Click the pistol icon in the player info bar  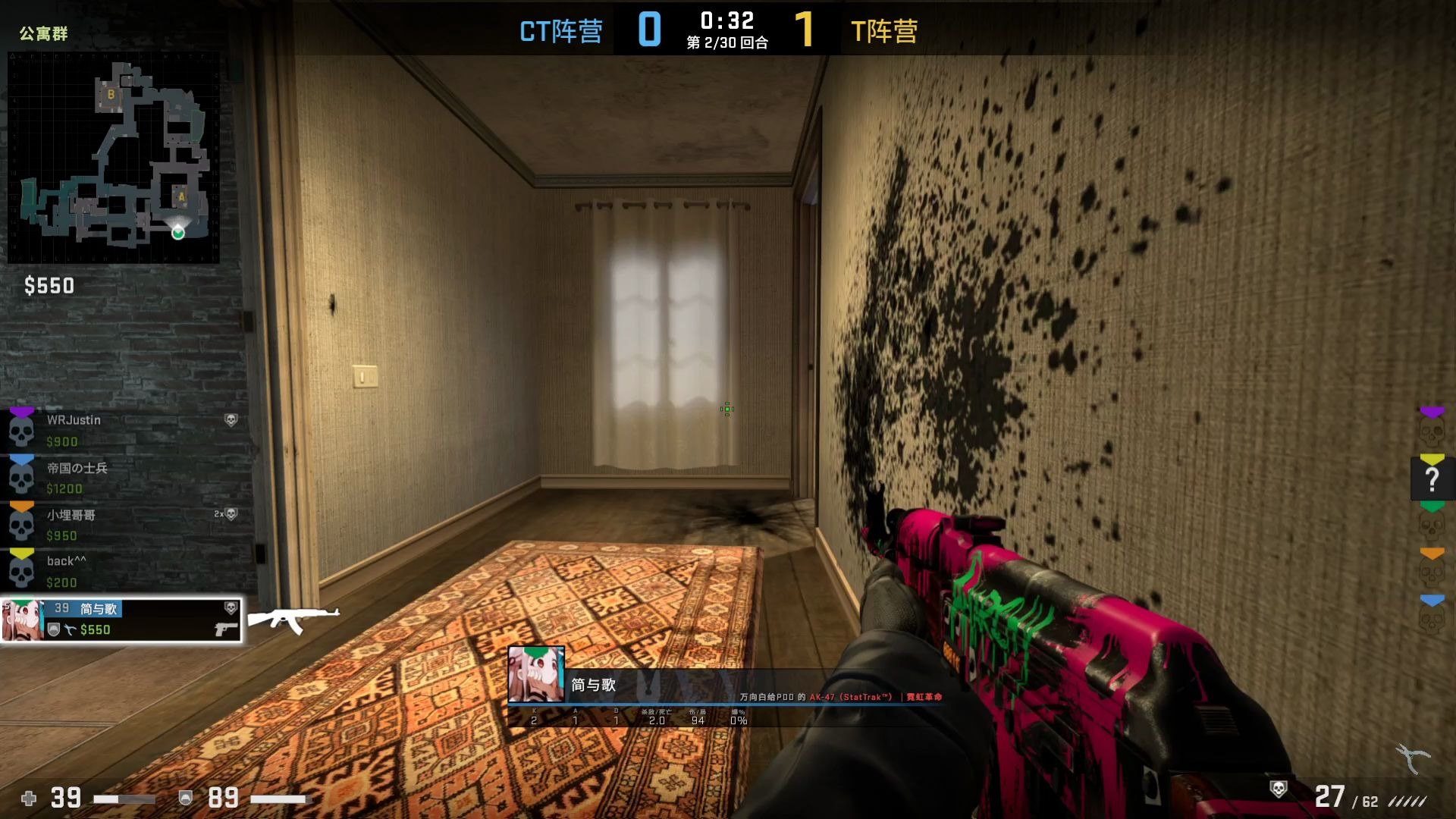coord(224,627)
